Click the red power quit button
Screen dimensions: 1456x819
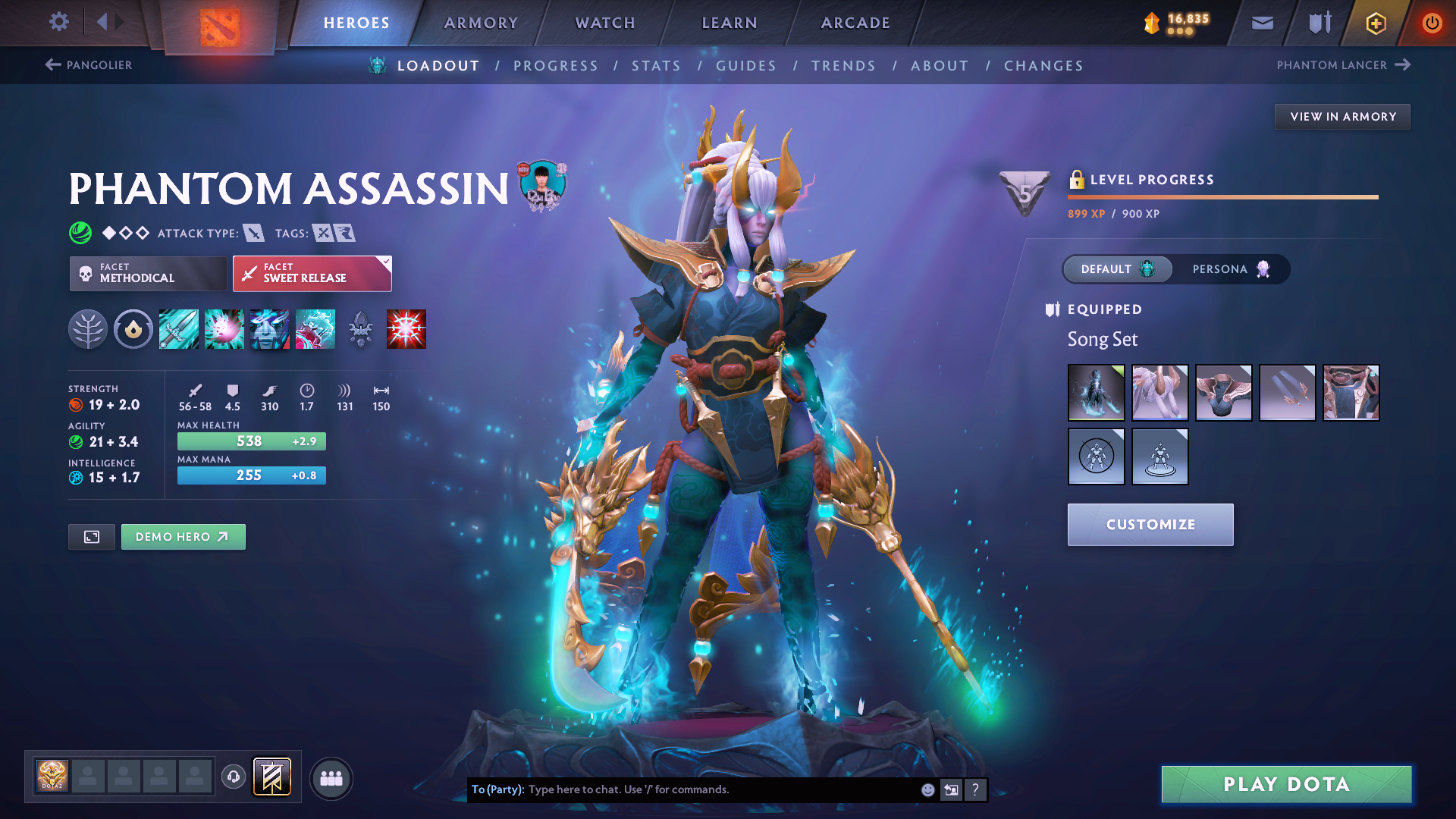(x=1432, y=23)
